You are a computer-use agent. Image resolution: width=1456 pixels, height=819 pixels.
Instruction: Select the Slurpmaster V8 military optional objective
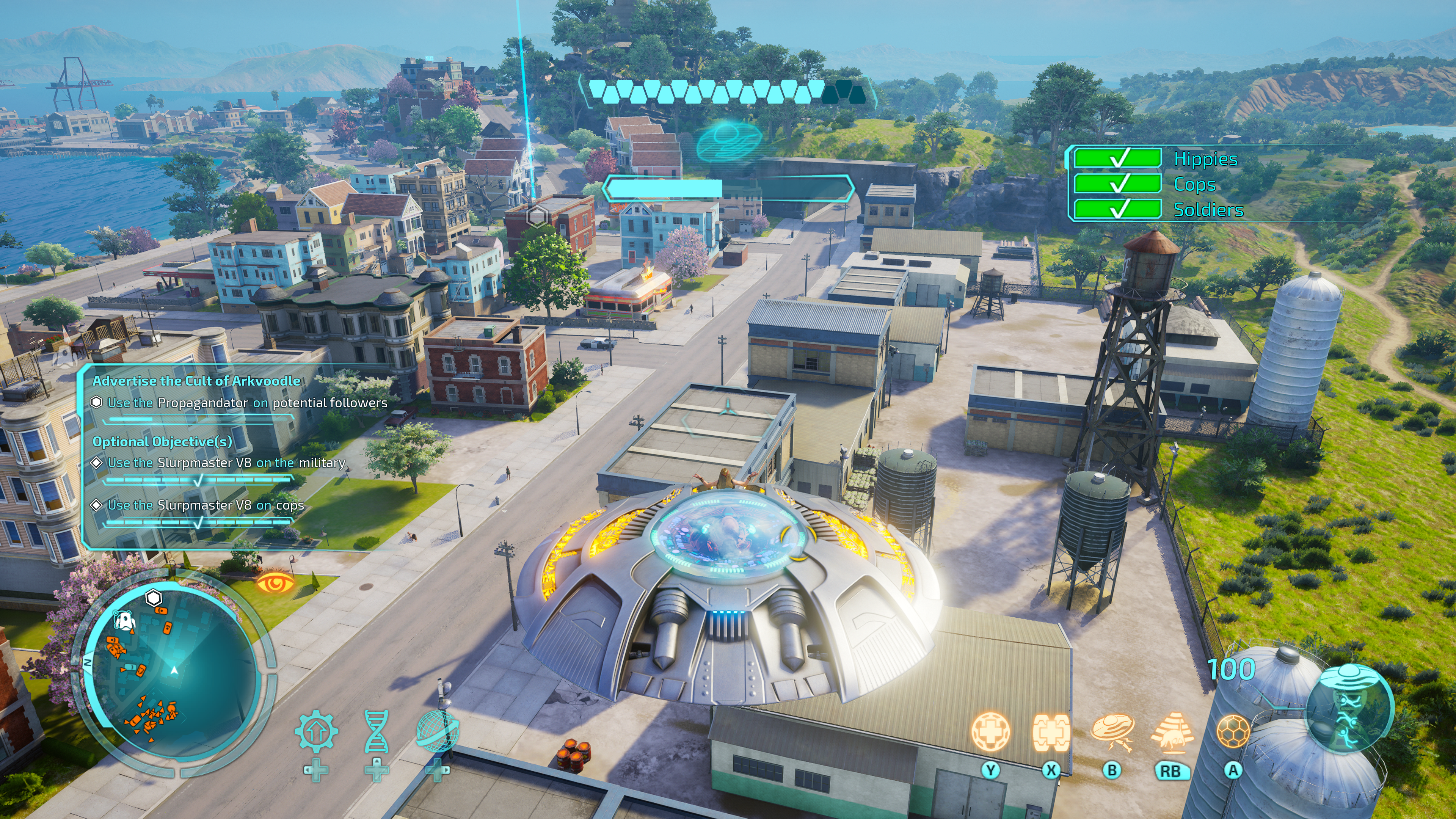pos(226,463)
